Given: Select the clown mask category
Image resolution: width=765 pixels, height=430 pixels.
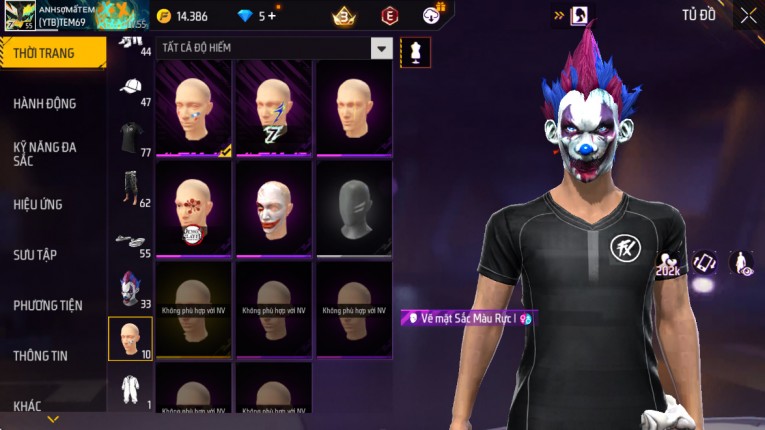Looking at the screenshot, I should (x=130, y=290).
